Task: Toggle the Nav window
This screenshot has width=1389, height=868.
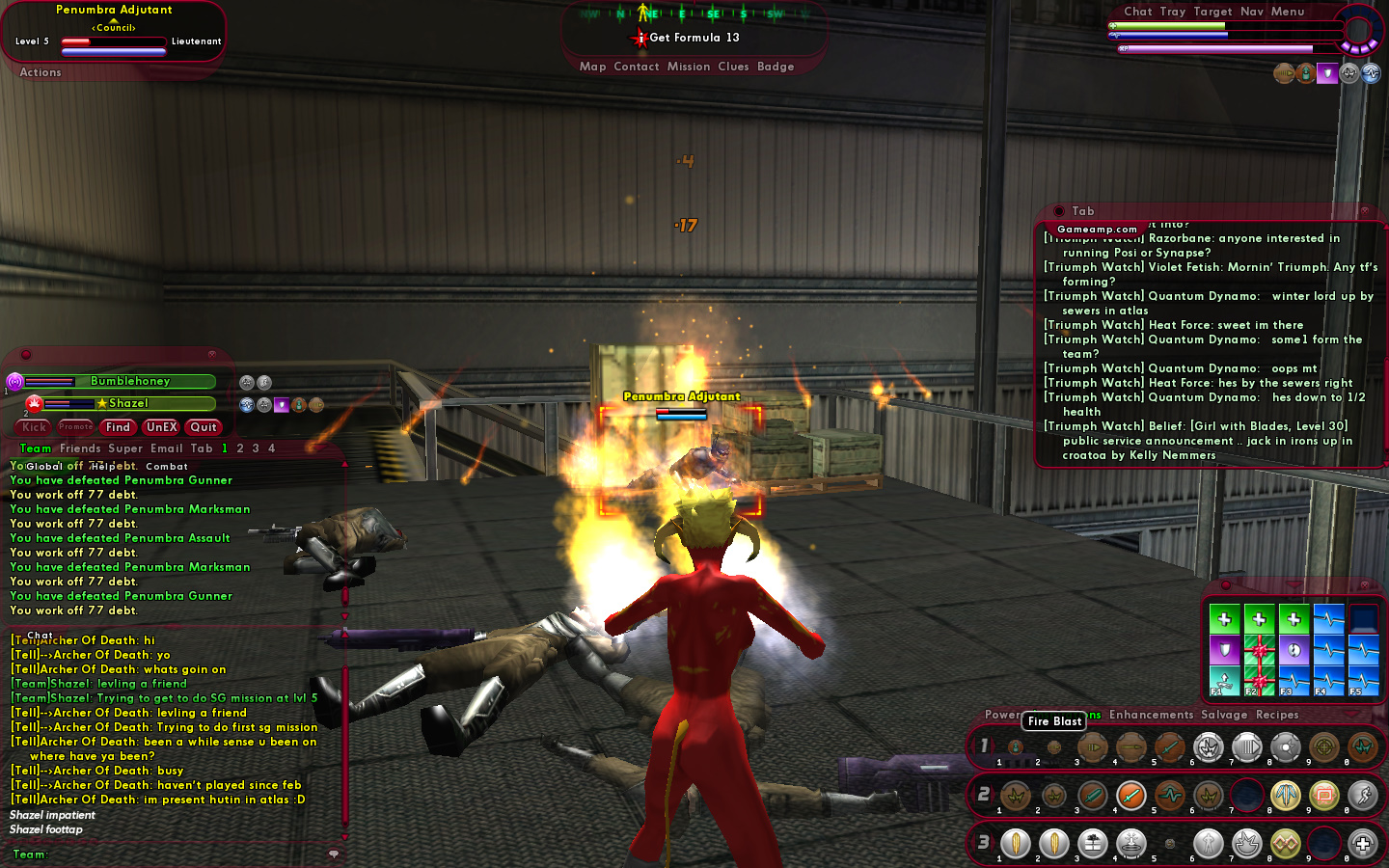Action: tap(1251, 12)
